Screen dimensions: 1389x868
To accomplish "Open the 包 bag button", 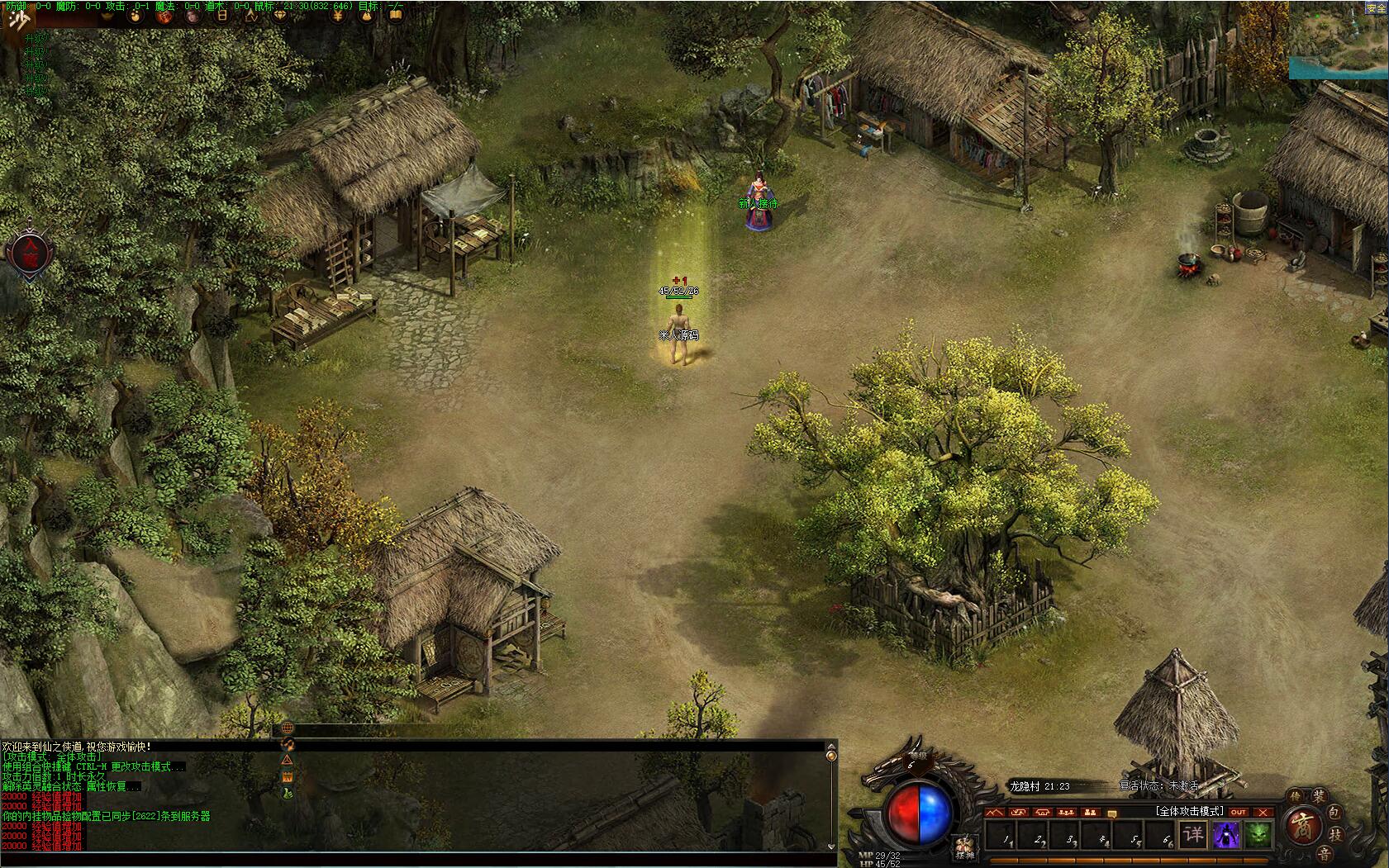I will click(1335, 813).
